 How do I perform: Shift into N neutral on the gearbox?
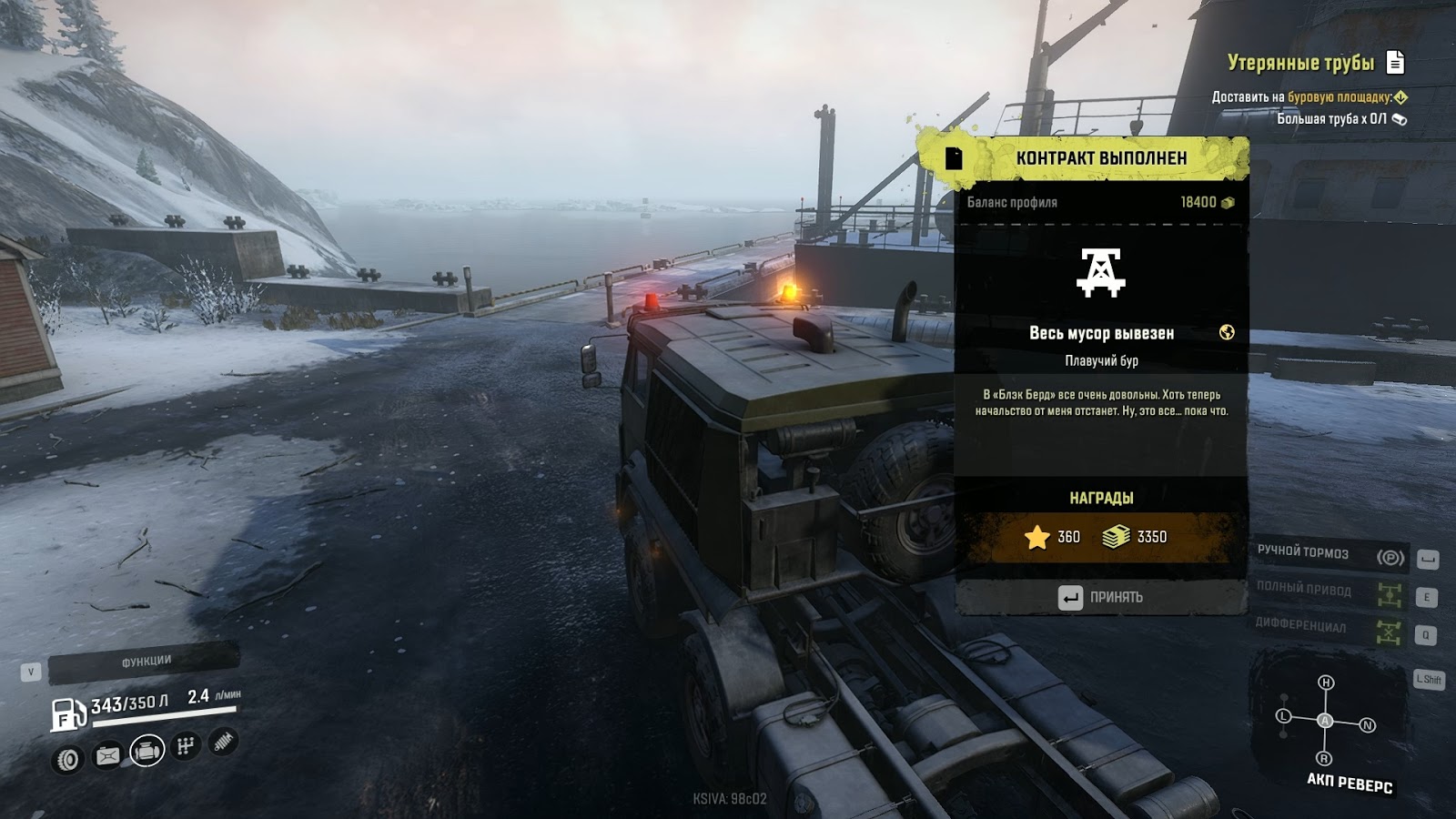pyautogui.click(x=1367, y=725)
